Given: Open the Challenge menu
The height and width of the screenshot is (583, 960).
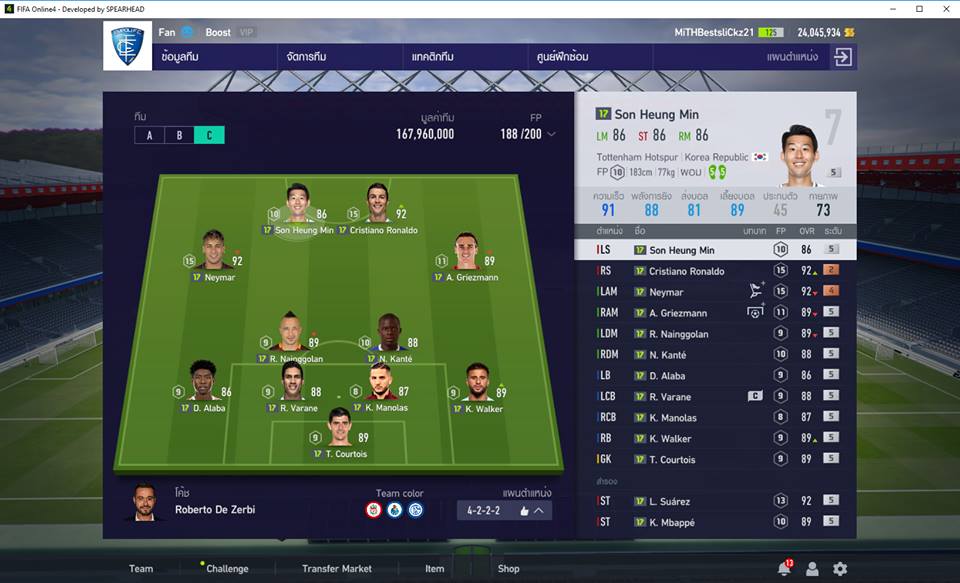Looking at the screenshot, I should (x=227, y=568).
